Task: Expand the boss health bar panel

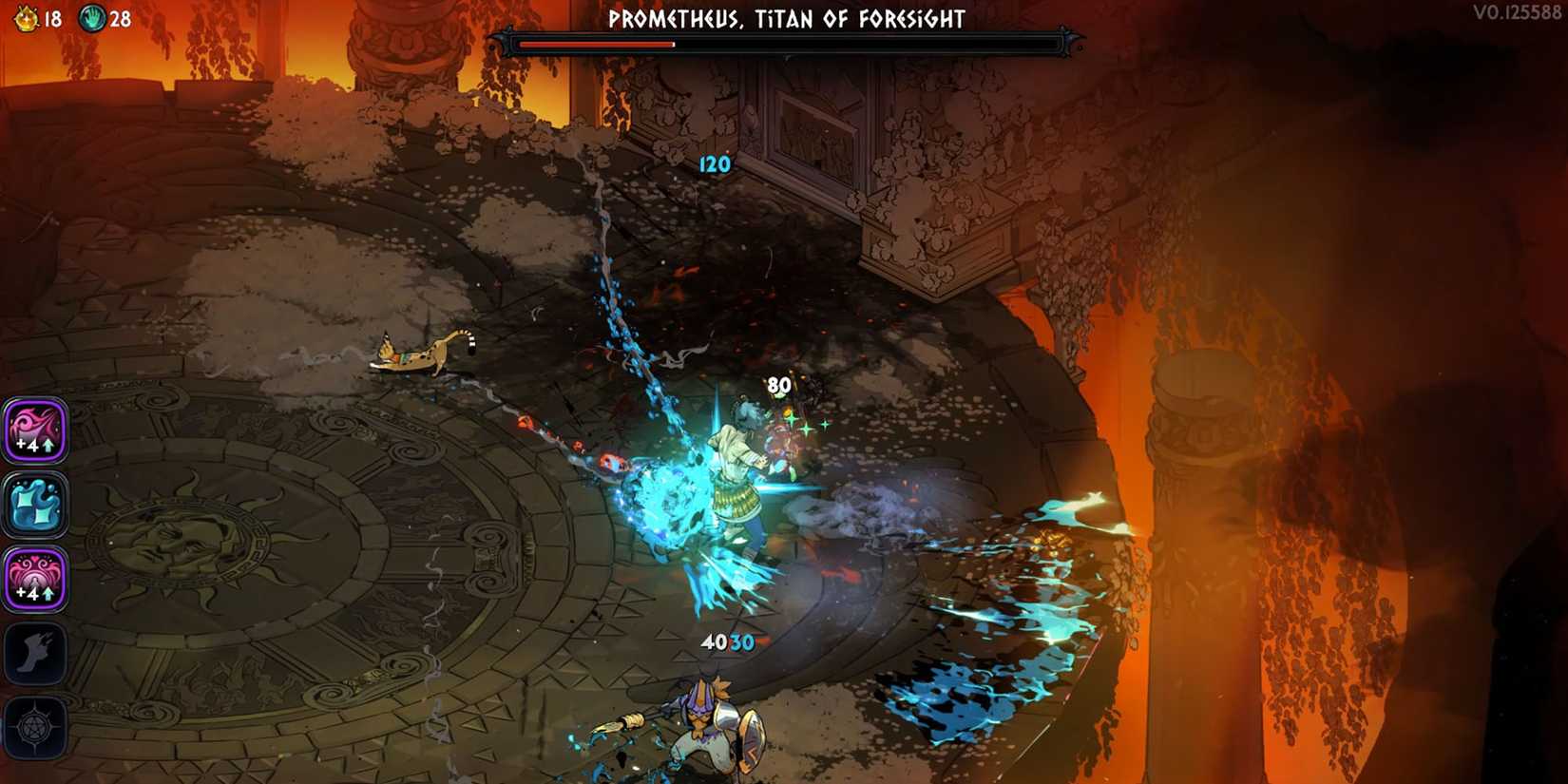Action: (x=786, y=41)
